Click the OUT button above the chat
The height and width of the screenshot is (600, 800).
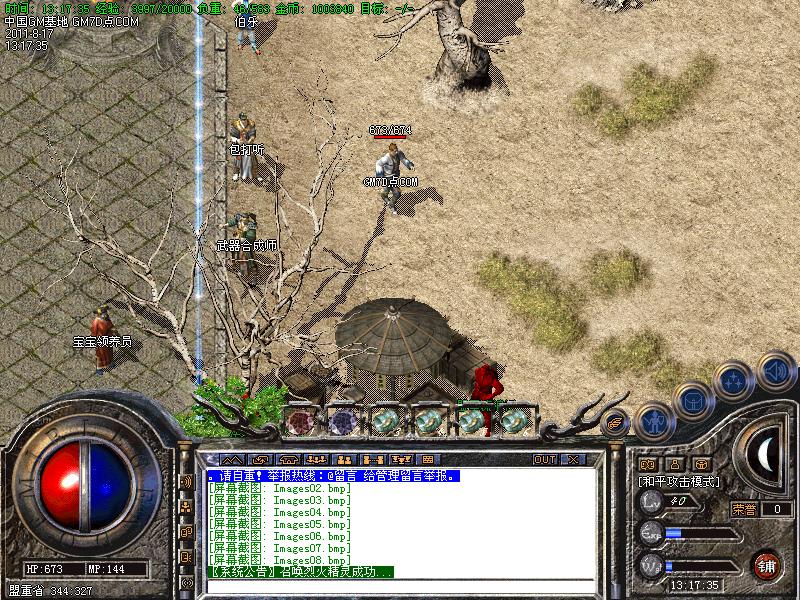544,459
